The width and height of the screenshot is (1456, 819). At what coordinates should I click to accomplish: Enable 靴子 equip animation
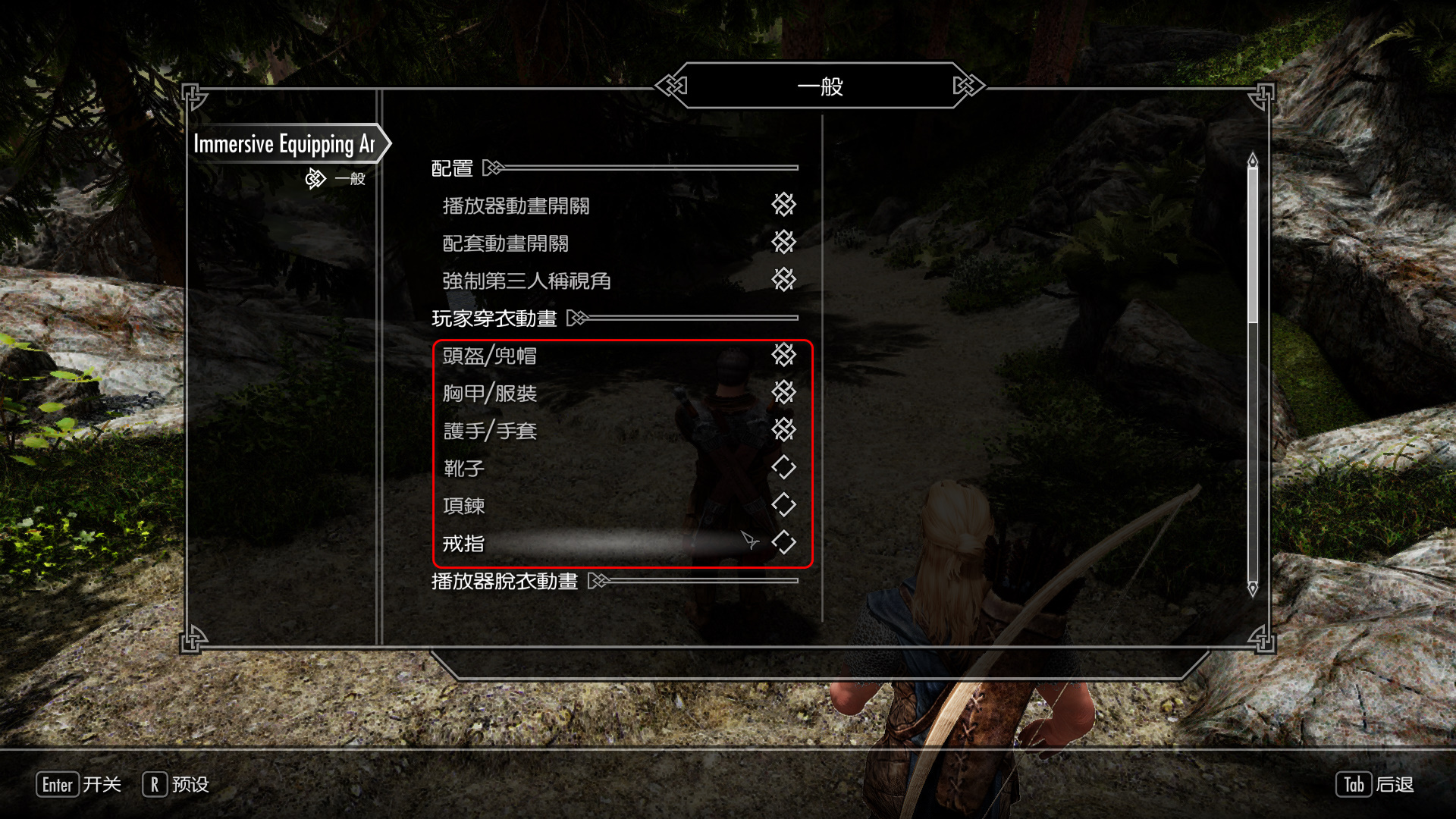[x=783, y=467]
